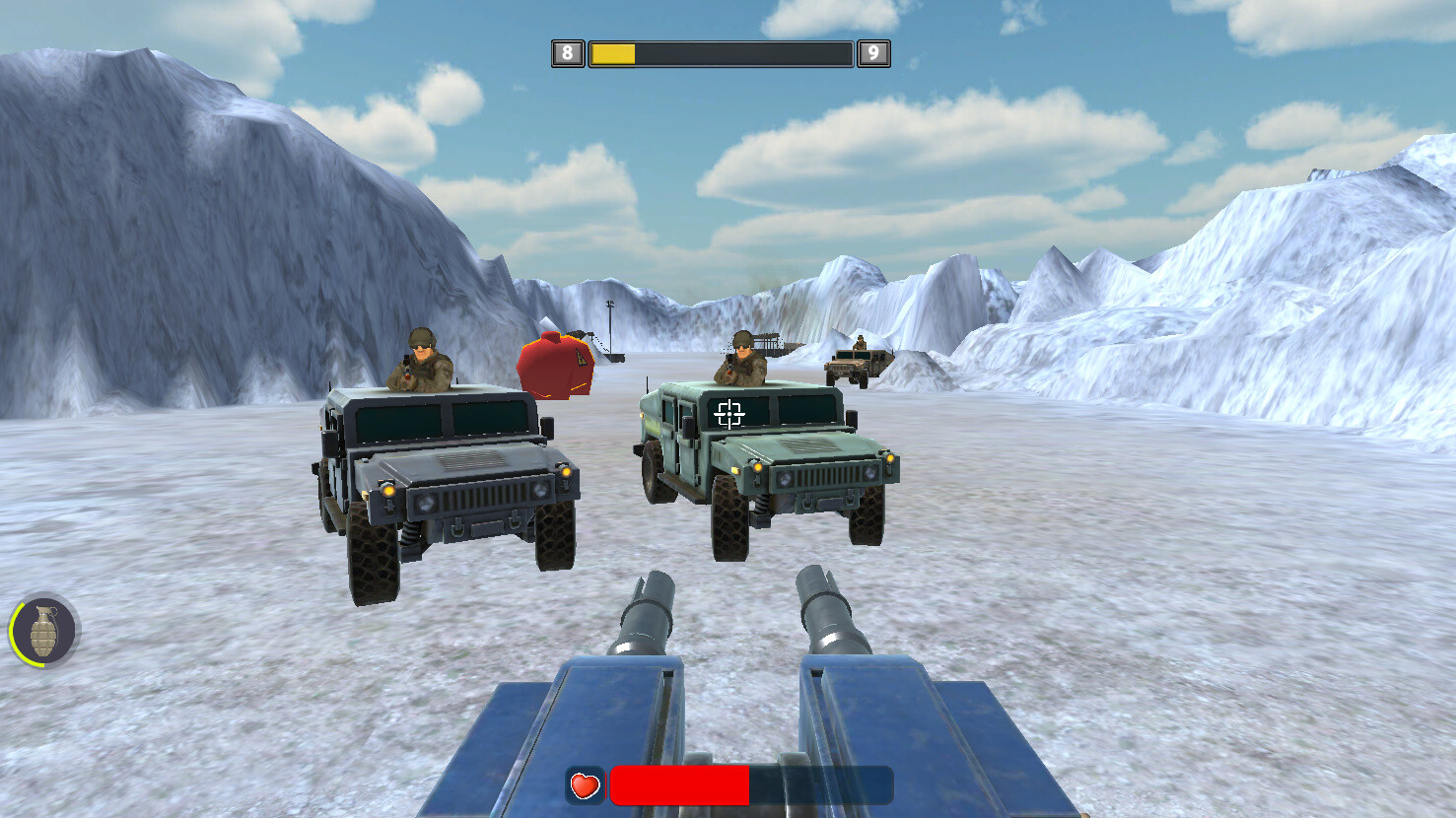Image resolution: width=1456 pixels, height=818 pixels.
Task: Click the XP progress bar at the top
Action: 720,53
